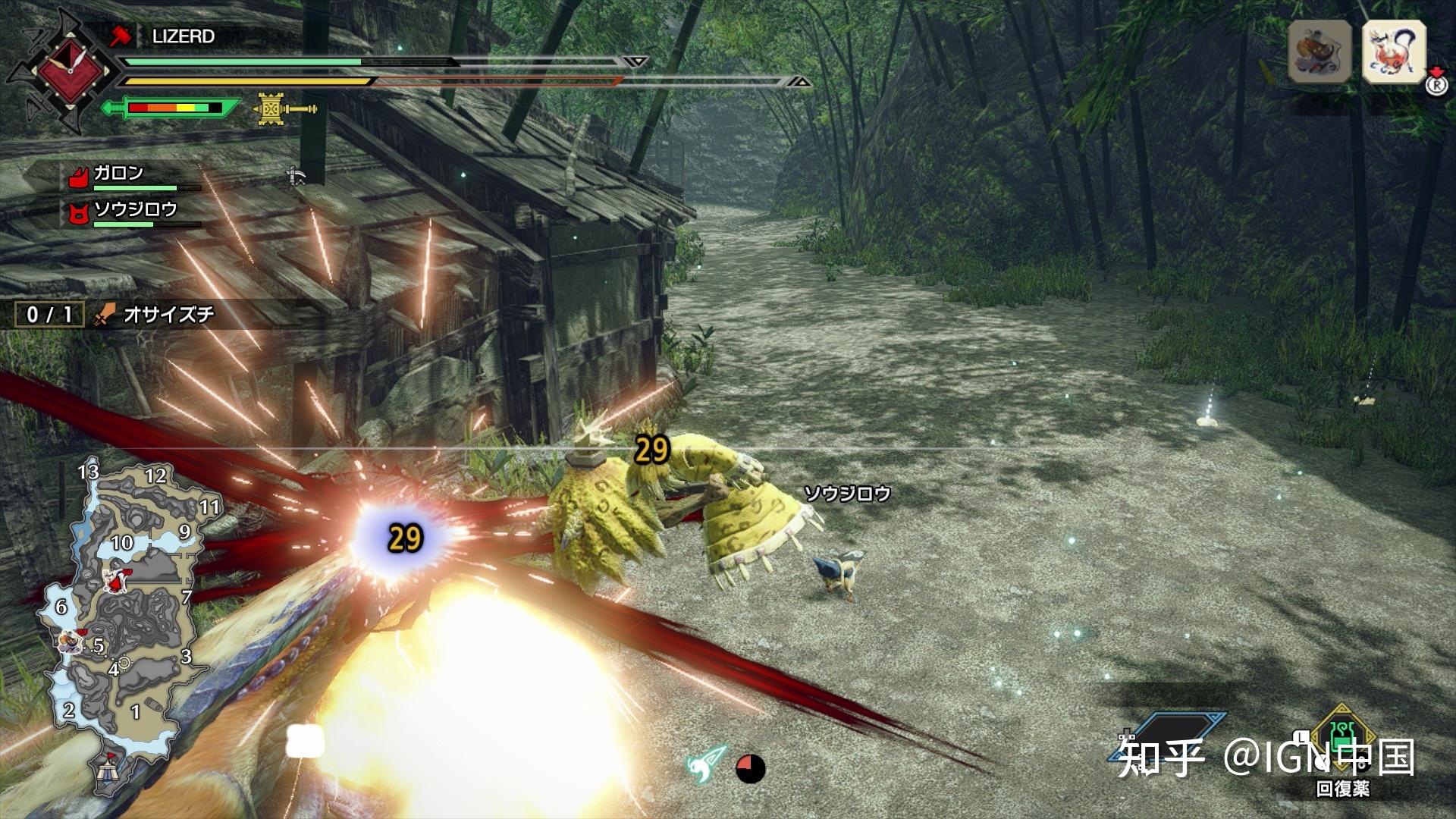Click the teal wirebug icon
The height and width of the screenshot is (819, 1456).
[x=706, y=764]
